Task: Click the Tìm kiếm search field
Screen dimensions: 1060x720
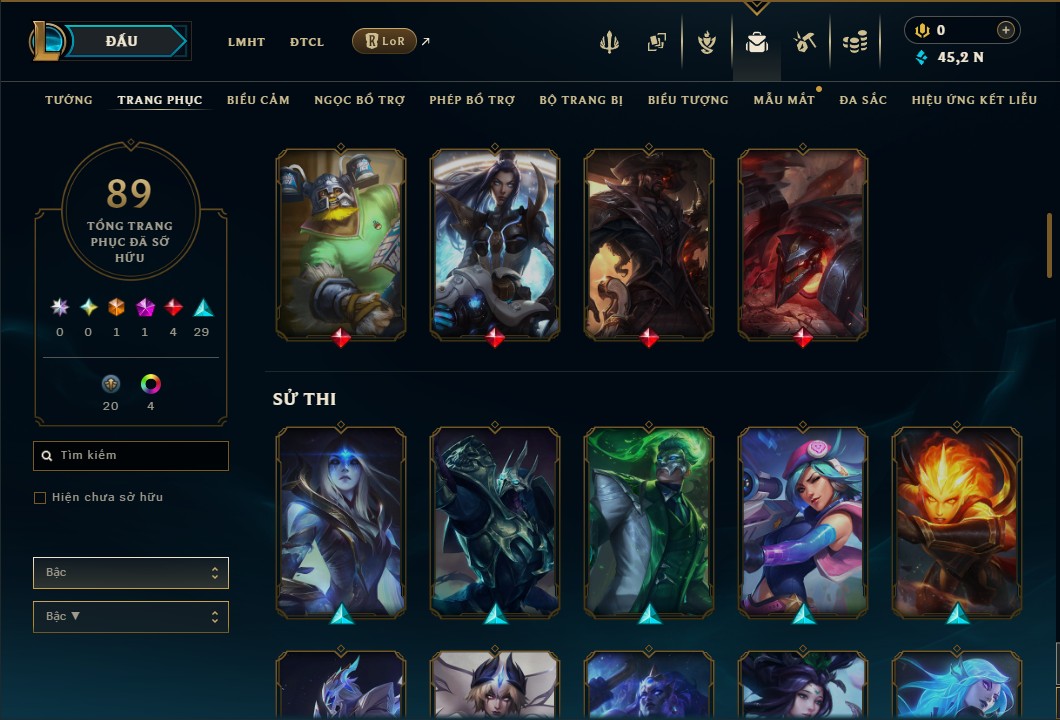Action: (x=131, y=456)
